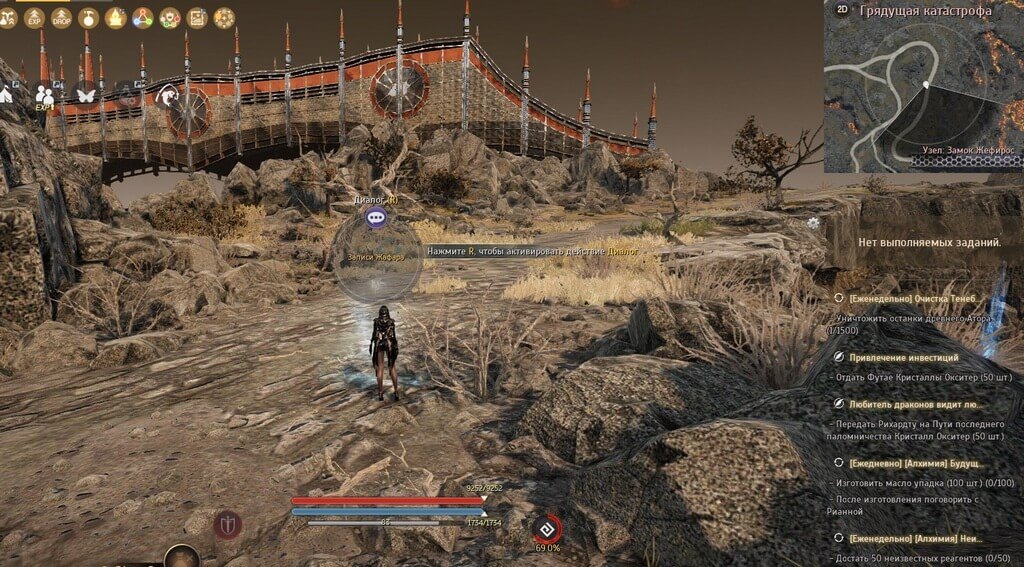The height and width of the screenshot is (567, 1024).
Task: Select the Очистка Тенеб... weekly quest
Action: [x=911, y=298]
